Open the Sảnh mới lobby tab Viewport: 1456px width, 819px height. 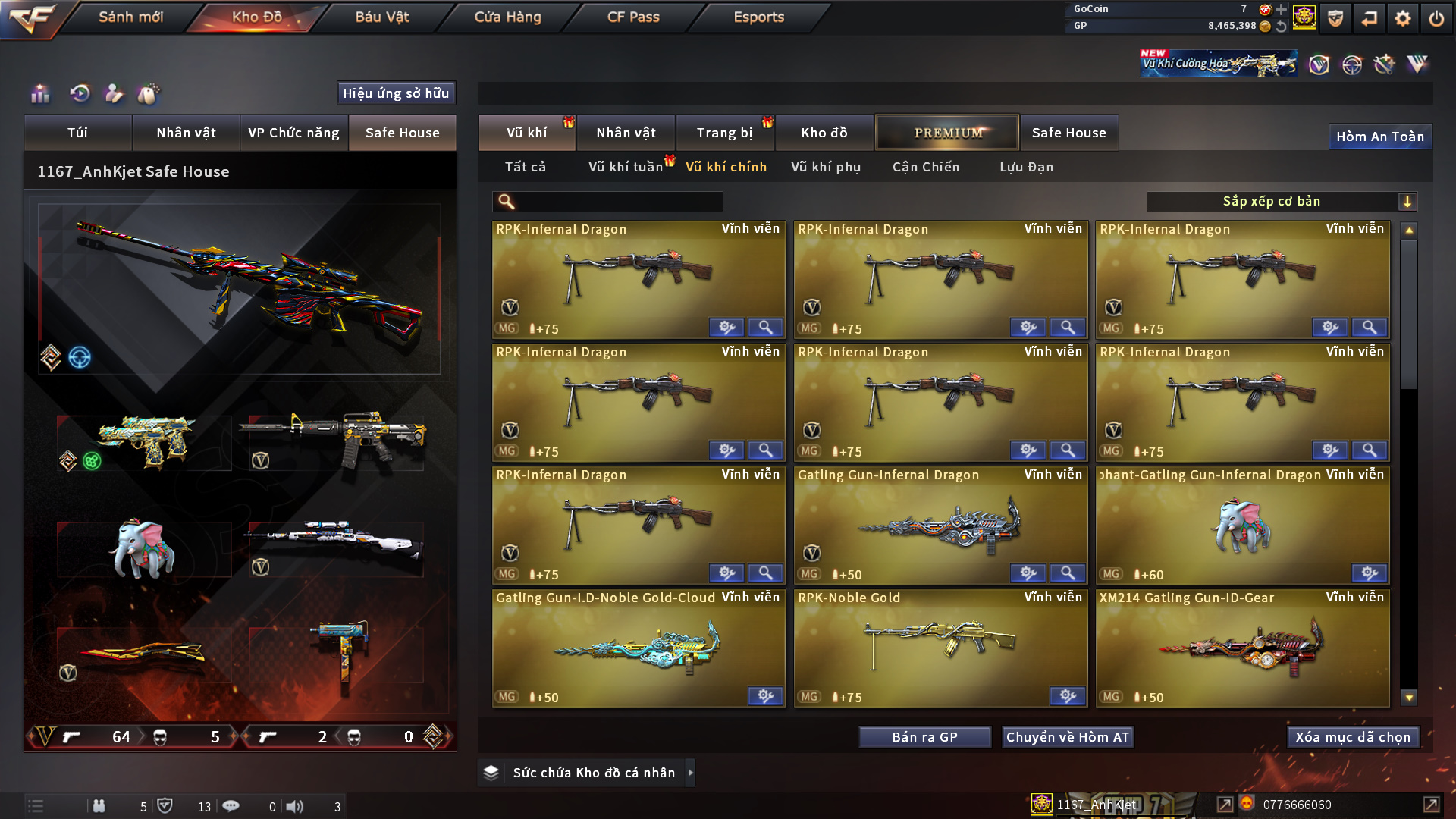click(130, 17)
